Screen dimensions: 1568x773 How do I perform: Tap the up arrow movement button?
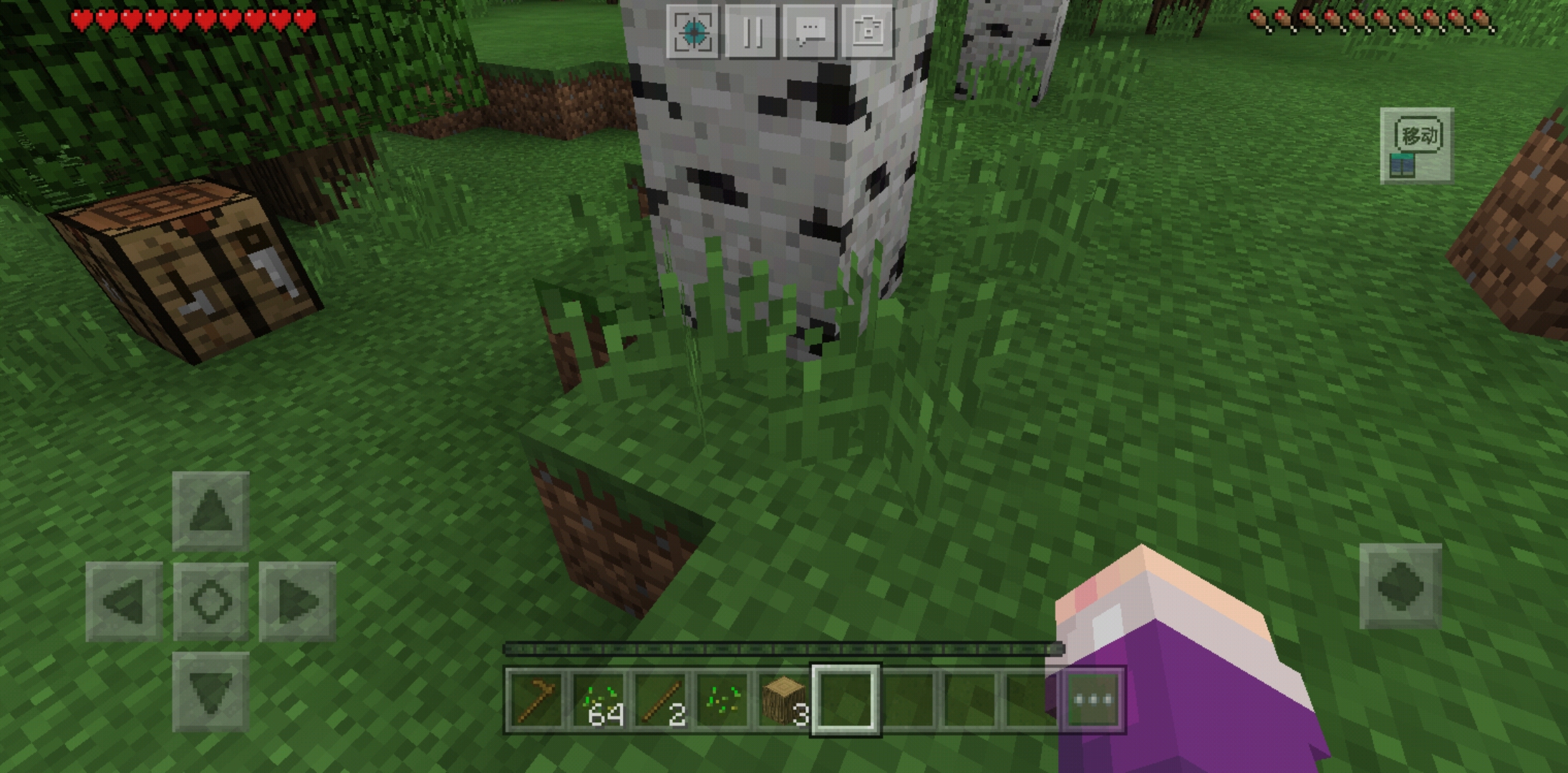[x=210, y=511]
